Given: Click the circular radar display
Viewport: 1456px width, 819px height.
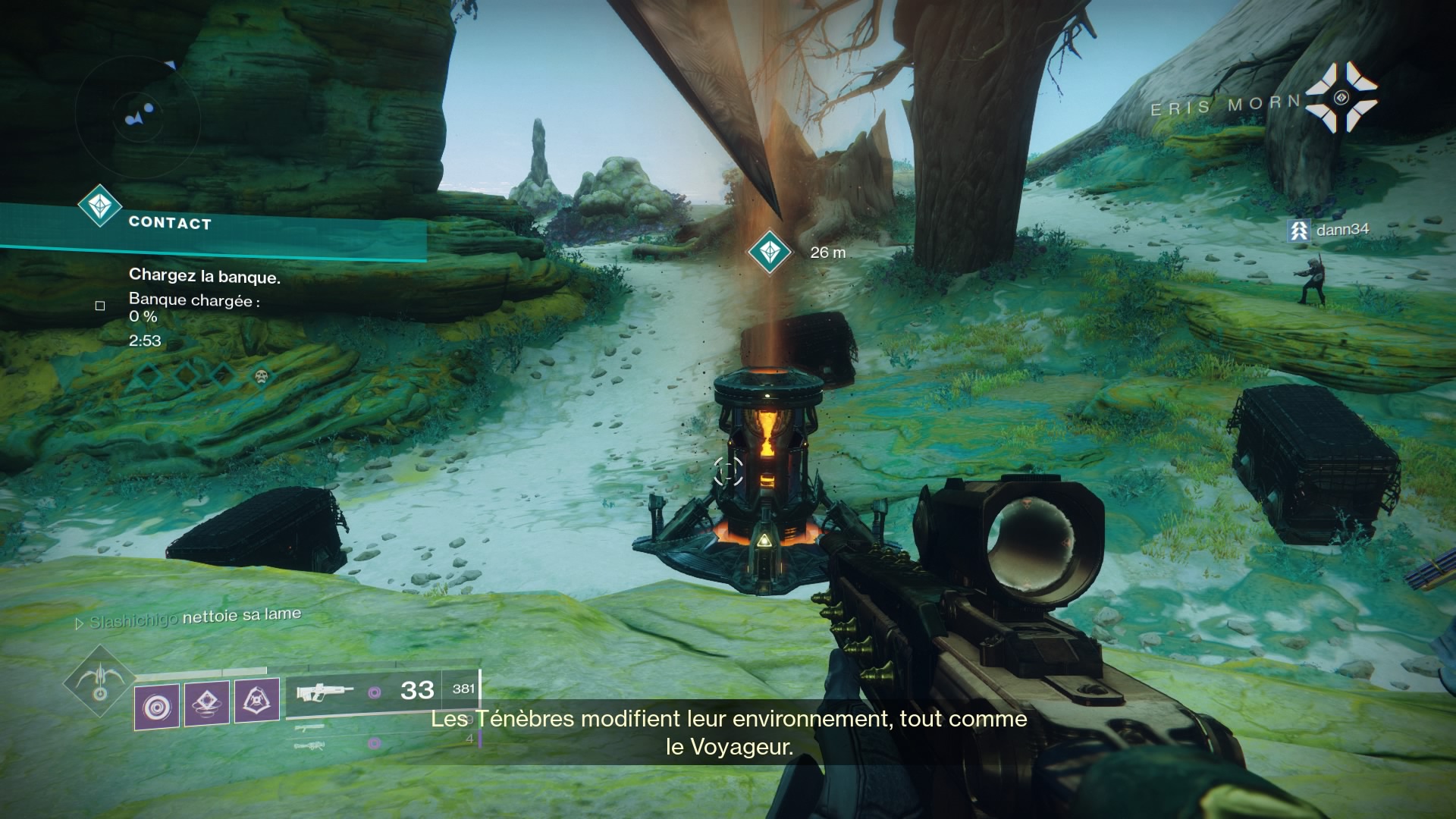Looking at the screenshot, I should coord(138,116).
